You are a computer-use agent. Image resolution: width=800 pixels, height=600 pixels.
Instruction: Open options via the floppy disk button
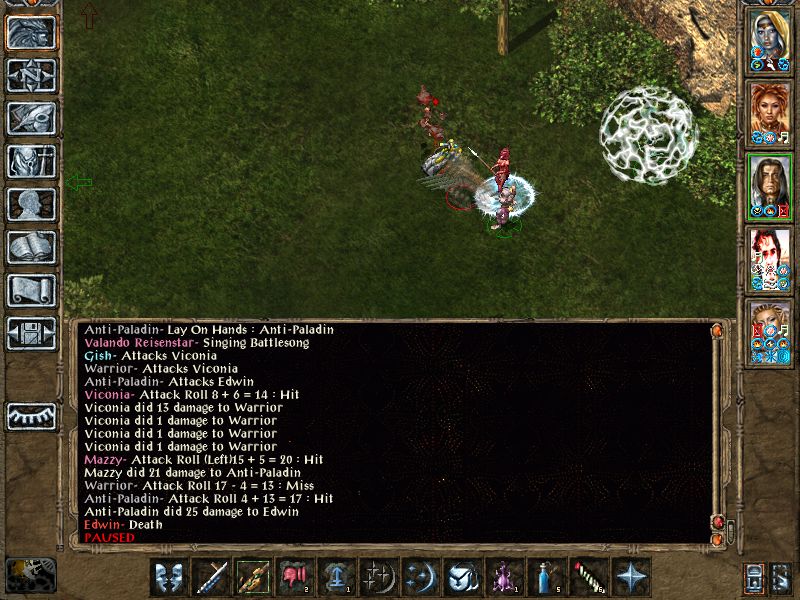click(31, 333)
